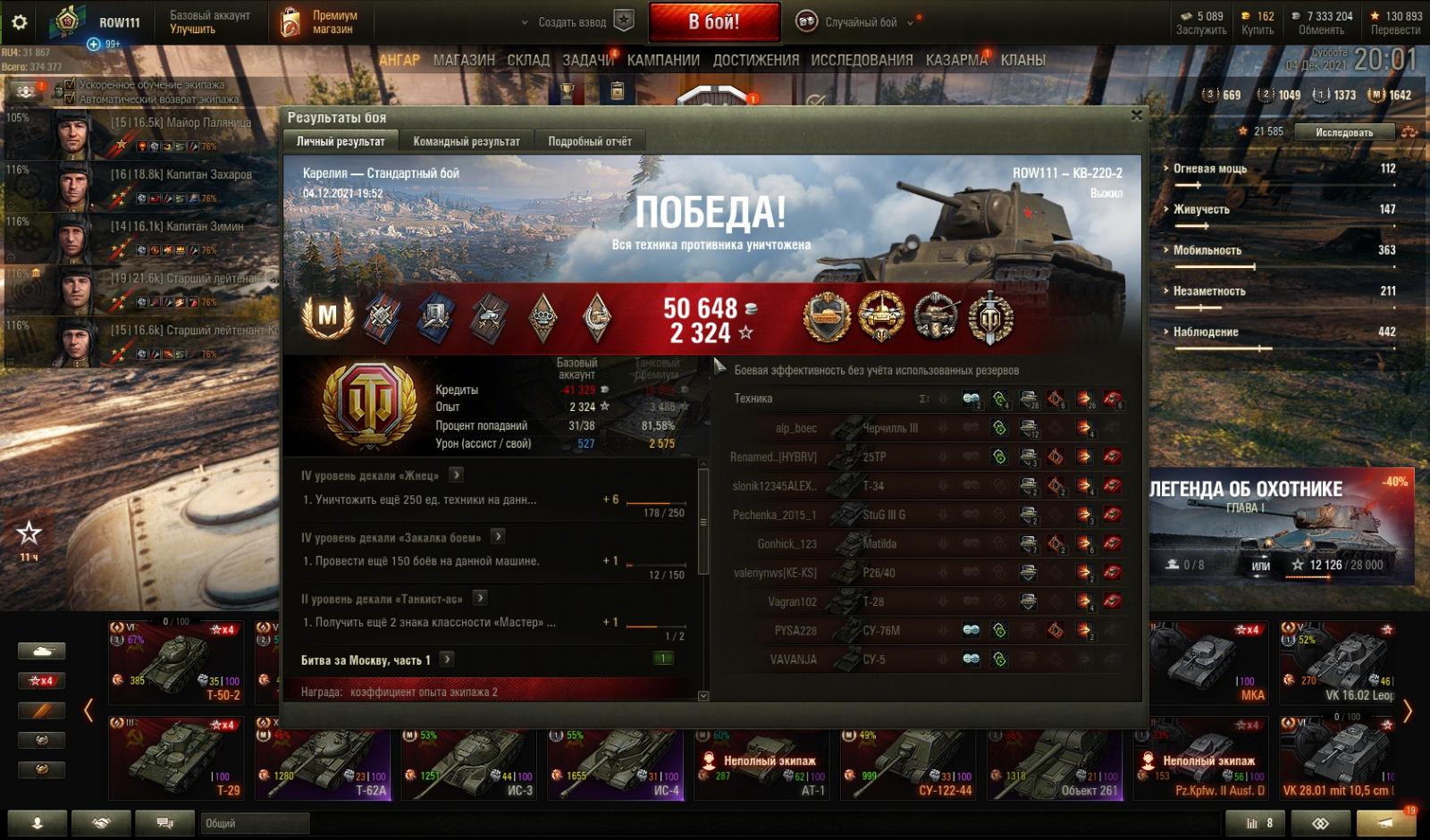The width and height of the screenshot is (1430, 840).
Task: Expand the «Жнец» decal mission details
Action: click(456, 475)
